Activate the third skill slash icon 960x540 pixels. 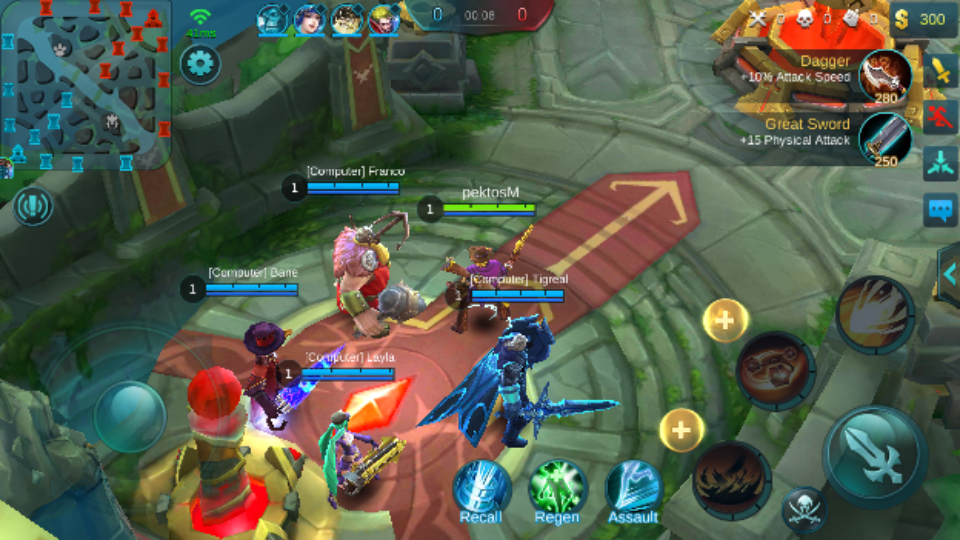point(874,314)
